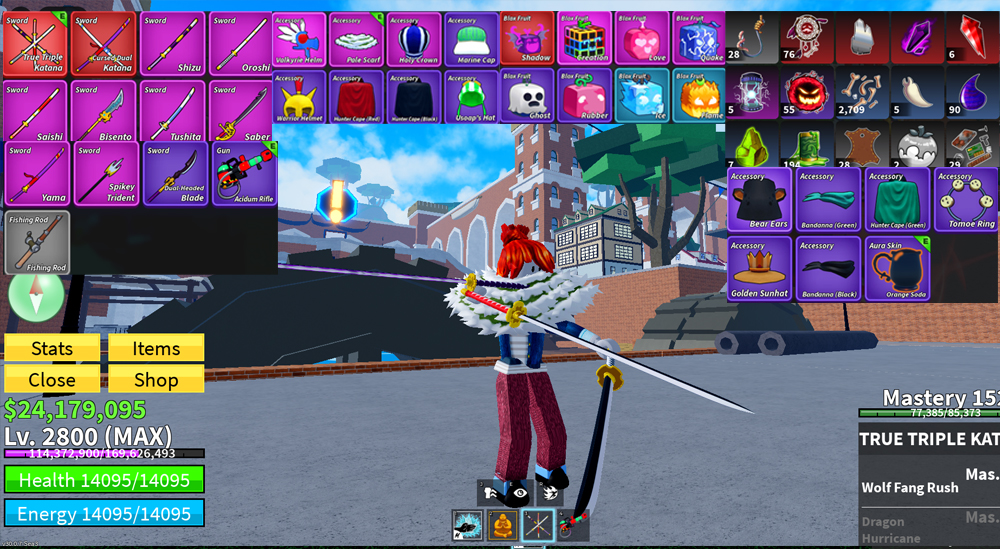Close the side menu with the Close button
1000x549 pixels.
52,379
